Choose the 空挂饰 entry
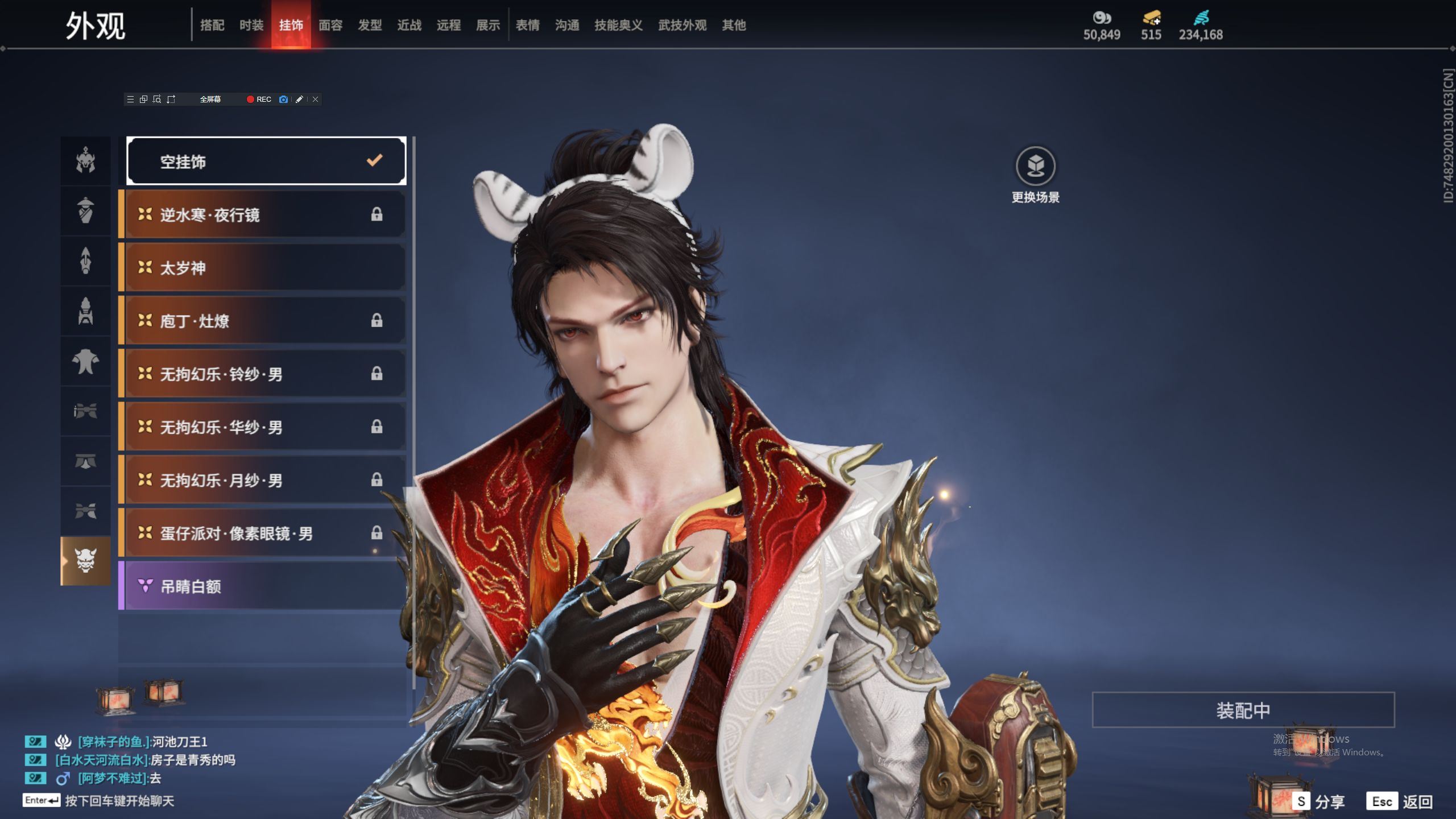Viewport: 1456px width, 819px height. [x=266, y=162]
